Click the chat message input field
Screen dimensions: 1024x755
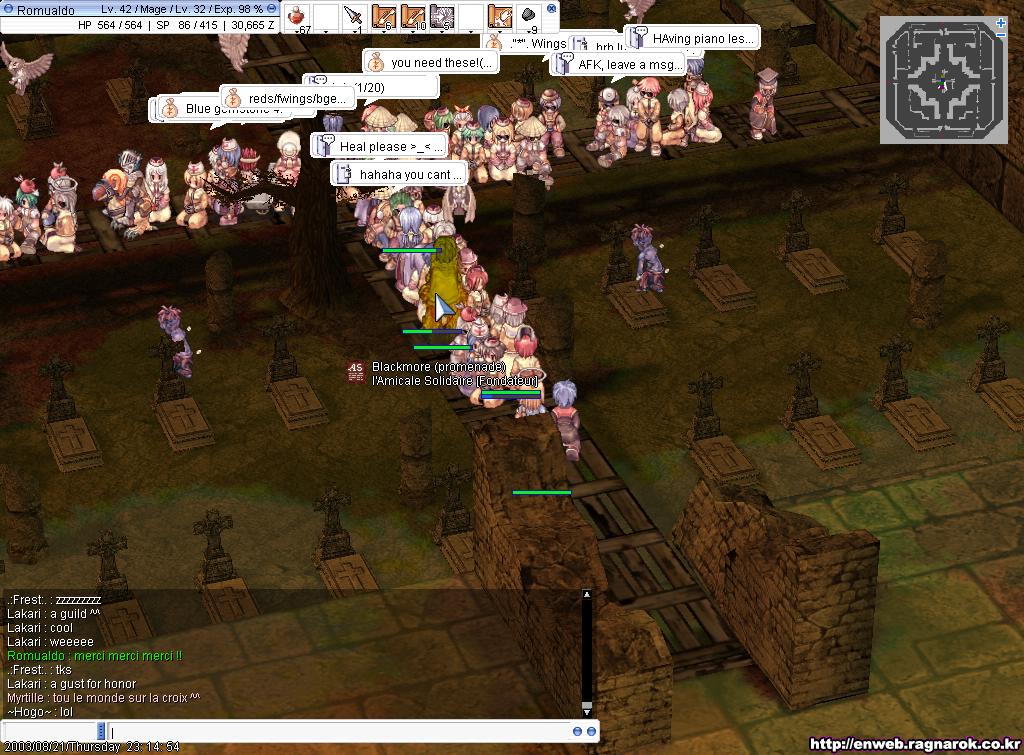[340, 732]
